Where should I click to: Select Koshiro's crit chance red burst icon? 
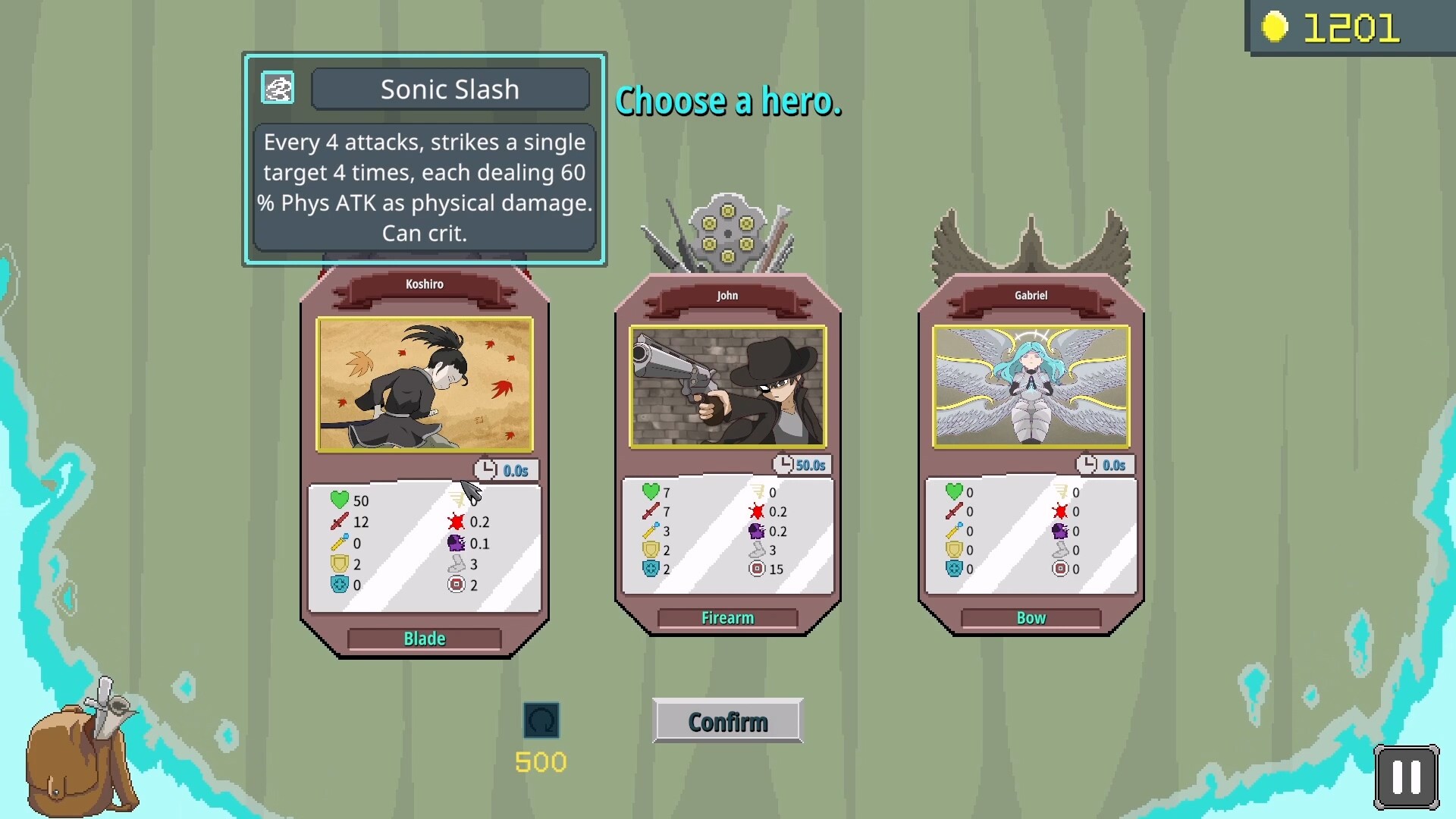pos(458,522)
